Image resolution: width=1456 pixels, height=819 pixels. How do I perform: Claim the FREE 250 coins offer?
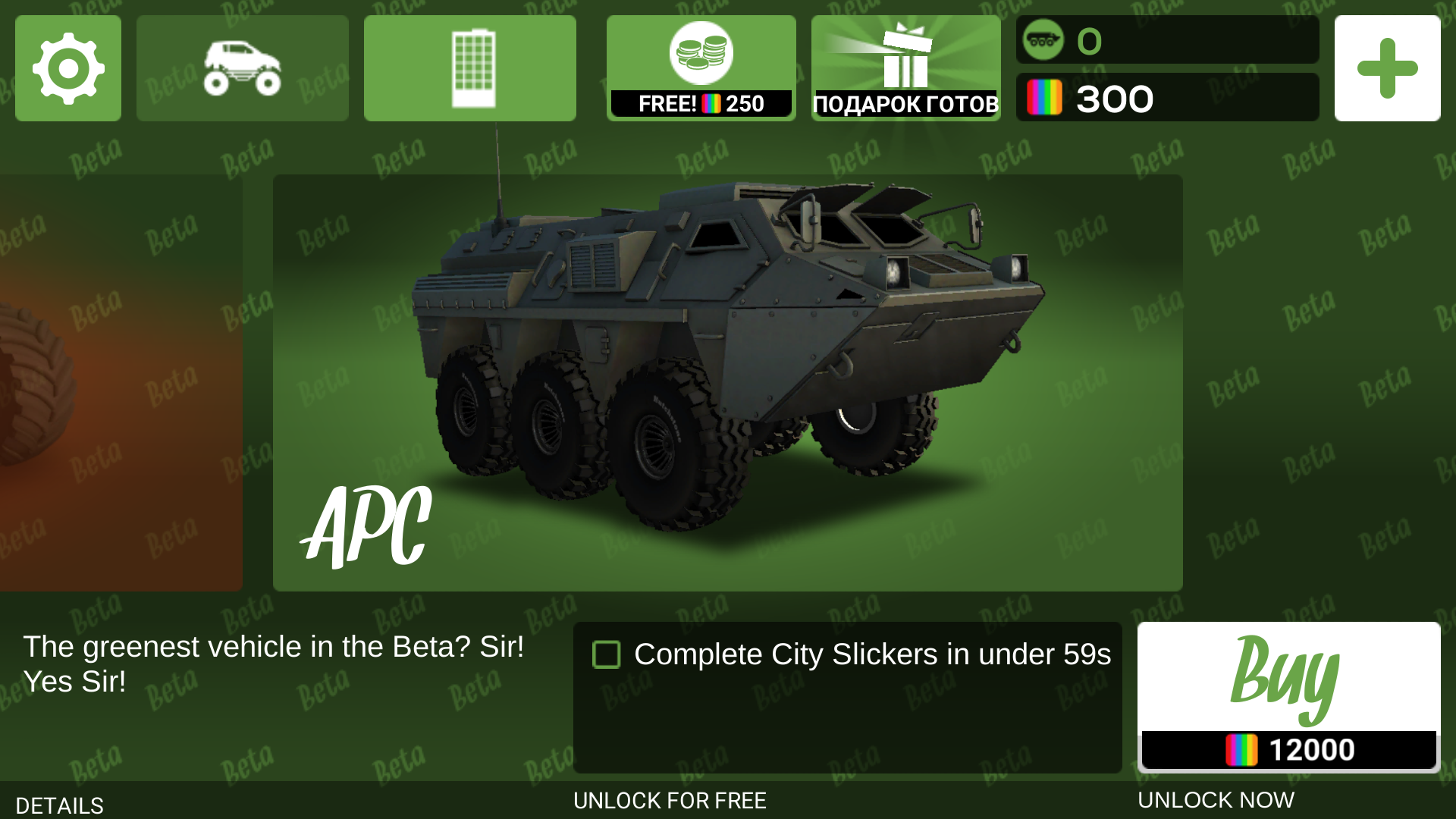click(x=701, y=68)
